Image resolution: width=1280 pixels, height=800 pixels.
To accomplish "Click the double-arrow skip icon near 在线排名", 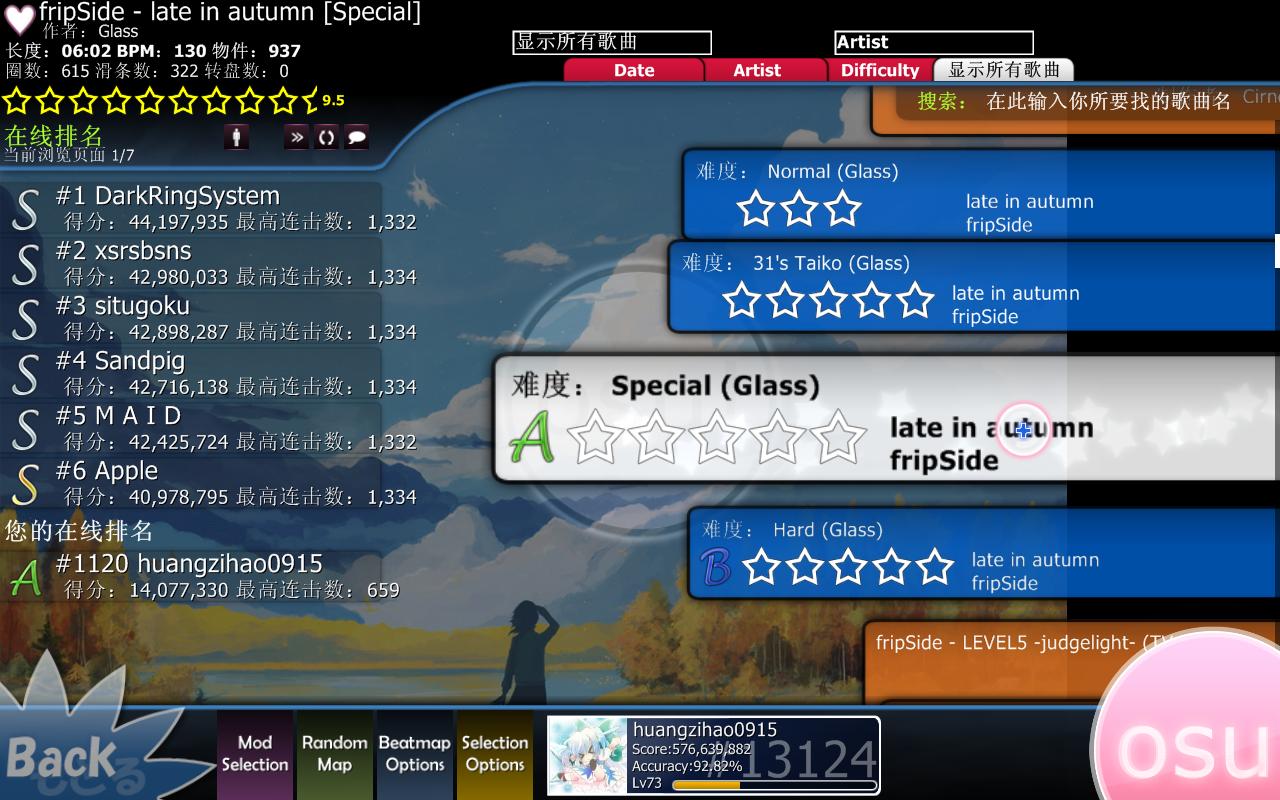I will 295,136.
